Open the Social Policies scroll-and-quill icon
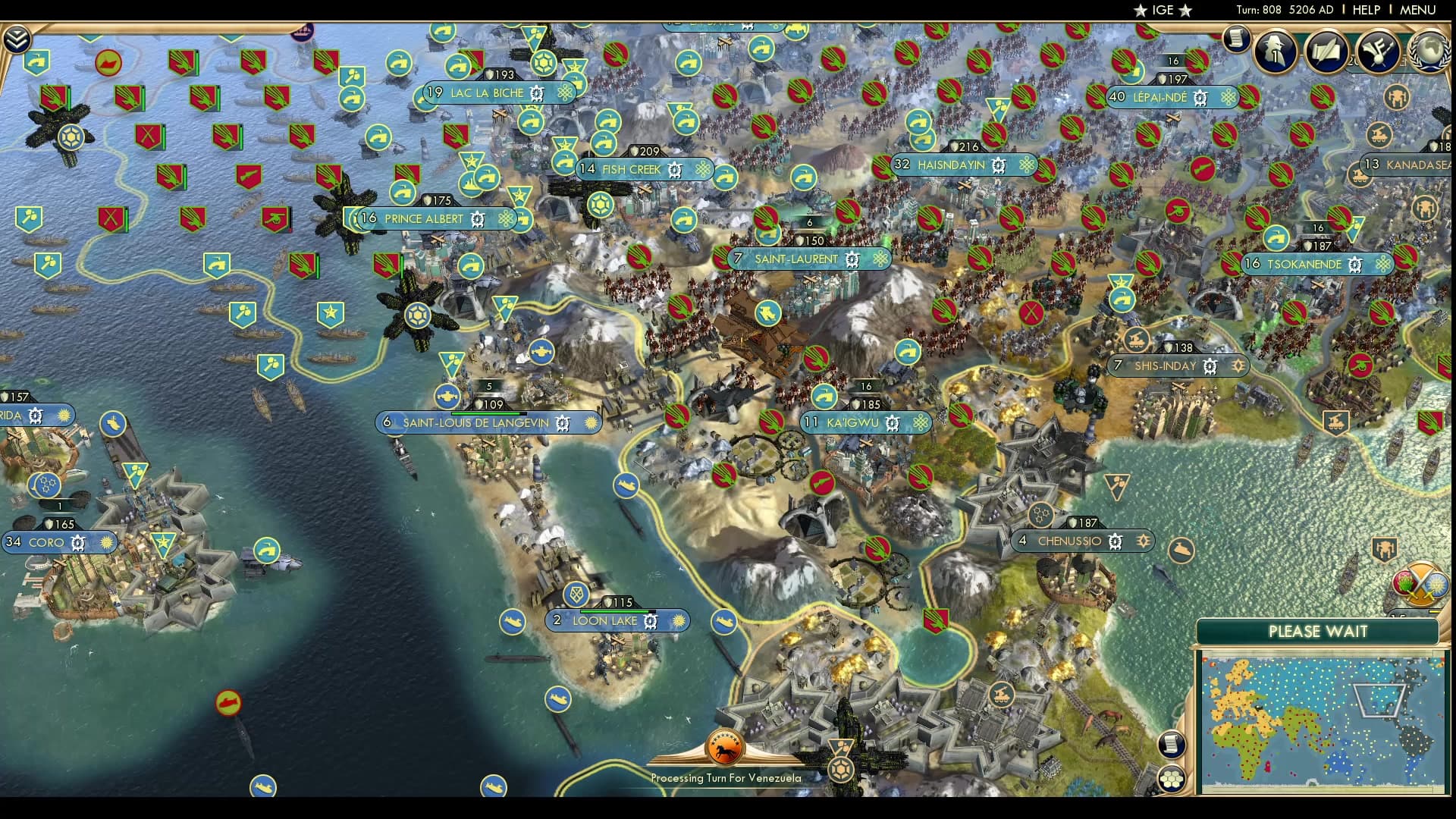1456x819 pixels. pyautogui.click(x=1326, y=51)
